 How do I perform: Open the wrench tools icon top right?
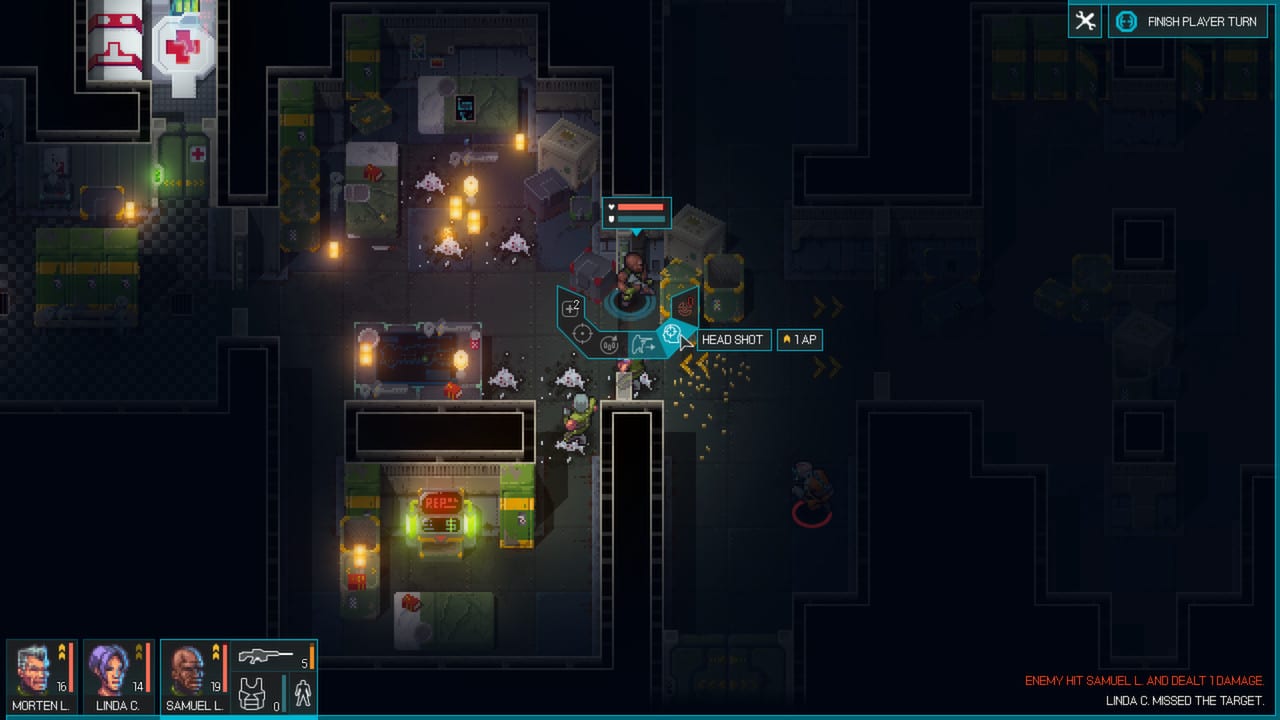tap(1085, 21)
